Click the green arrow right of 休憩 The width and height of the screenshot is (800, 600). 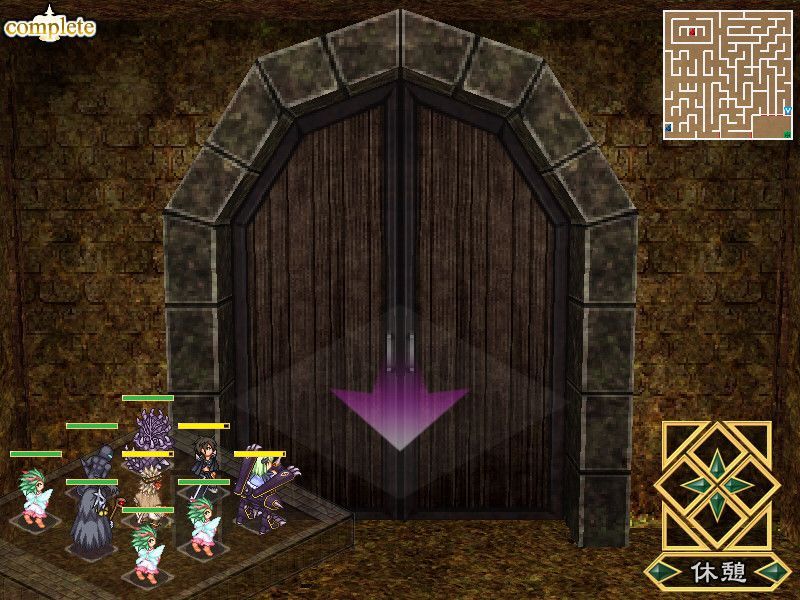[775, 573]
